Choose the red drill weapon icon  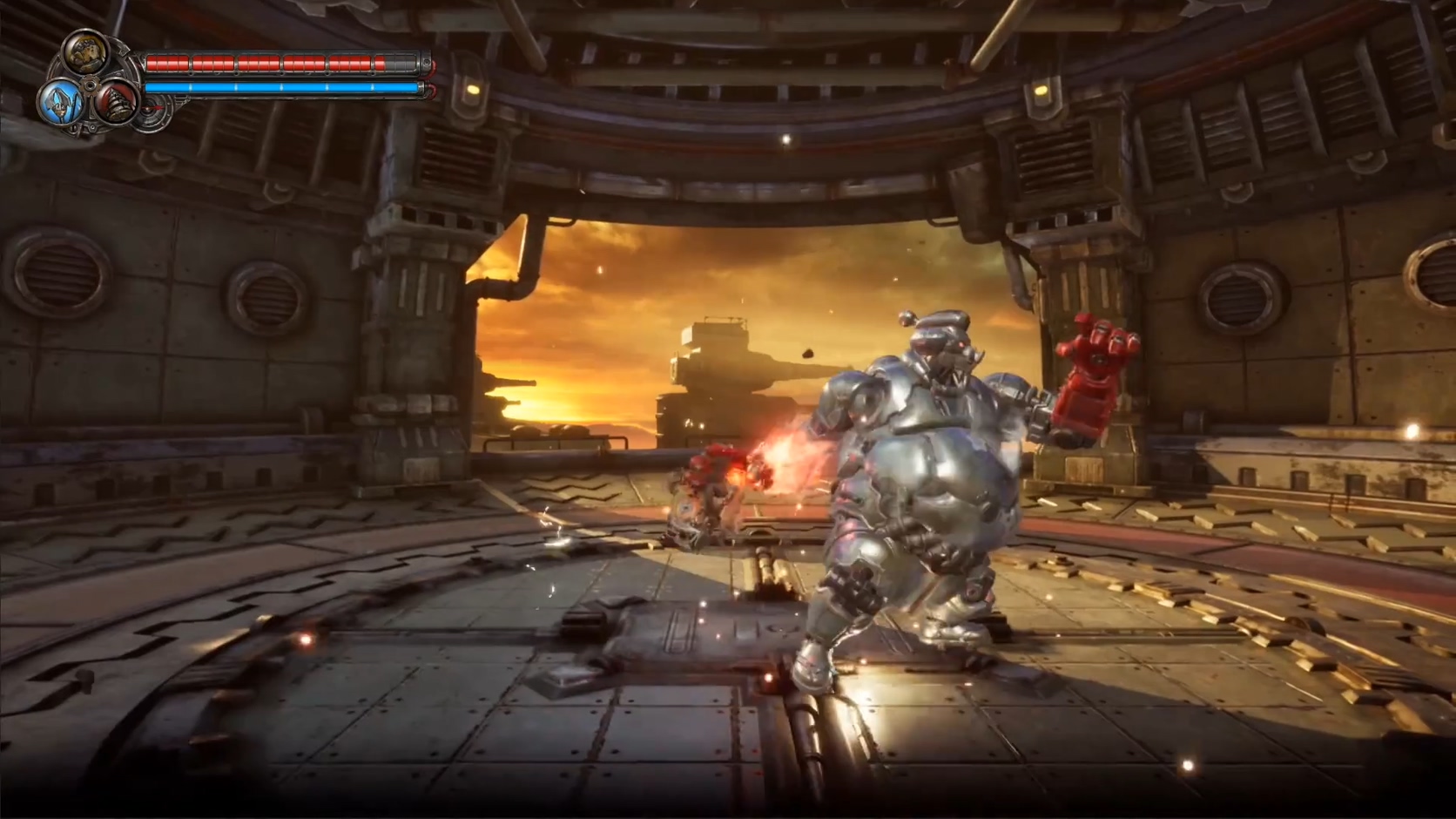pos(115,104)
